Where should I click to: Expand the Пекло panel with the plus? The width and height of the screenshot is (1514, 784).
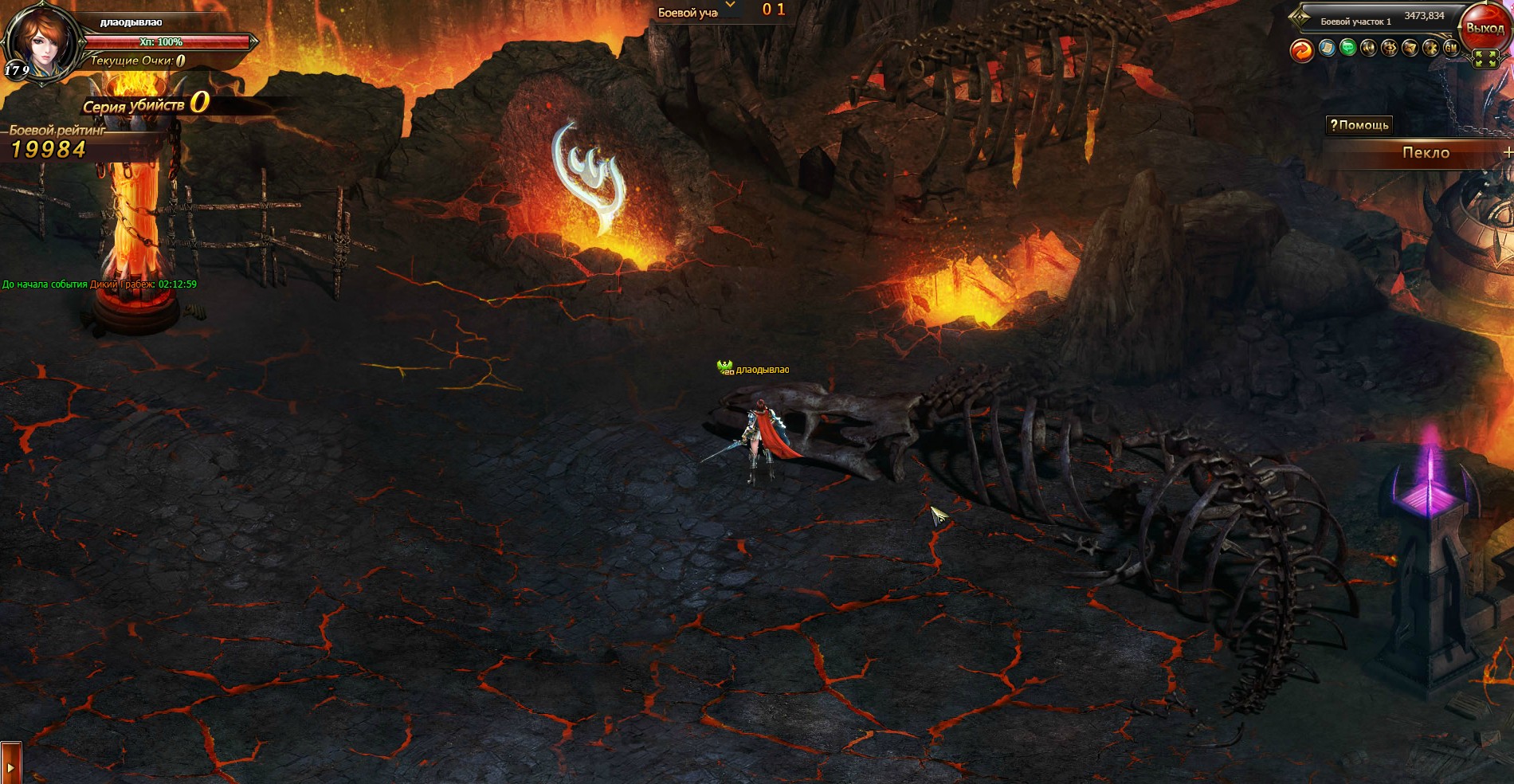[x=1508, y=152]
